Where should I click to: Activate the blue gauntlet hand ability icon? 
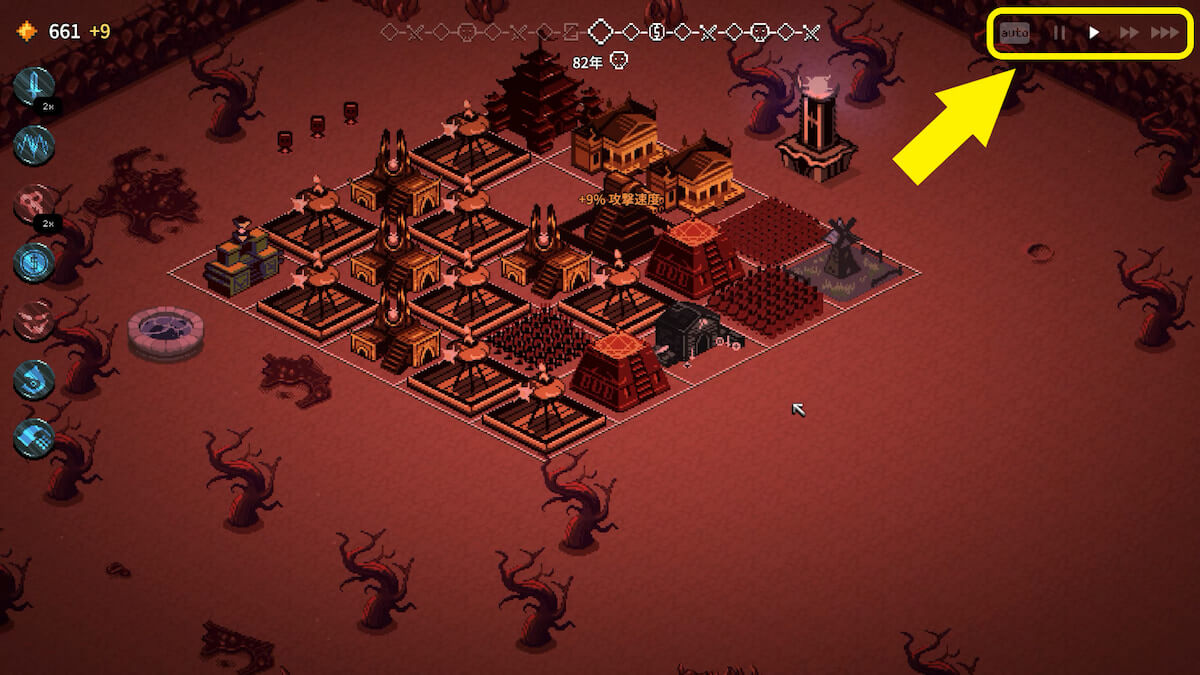(34, 438)
